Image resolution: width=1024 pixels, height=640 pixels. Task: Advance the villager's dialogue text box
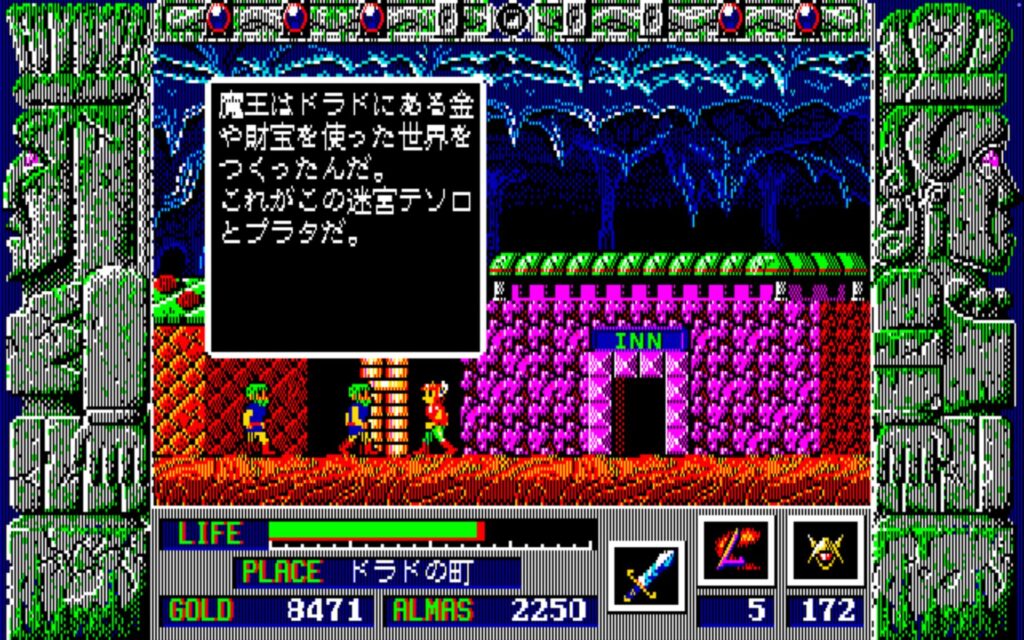345,216
